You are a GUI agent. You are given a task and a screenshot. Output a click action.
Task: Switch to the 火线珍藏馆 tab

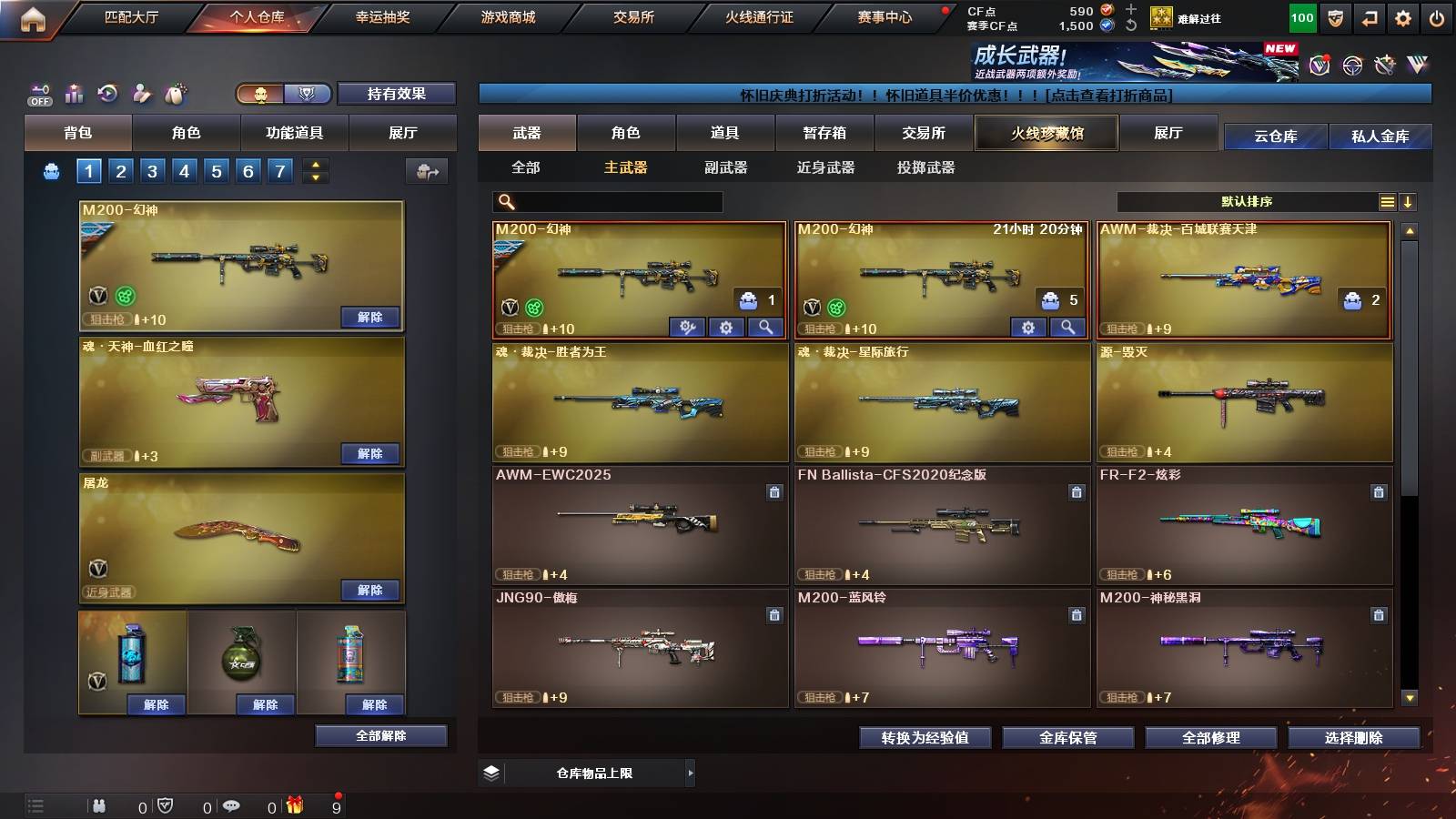tap(1046, 133)
